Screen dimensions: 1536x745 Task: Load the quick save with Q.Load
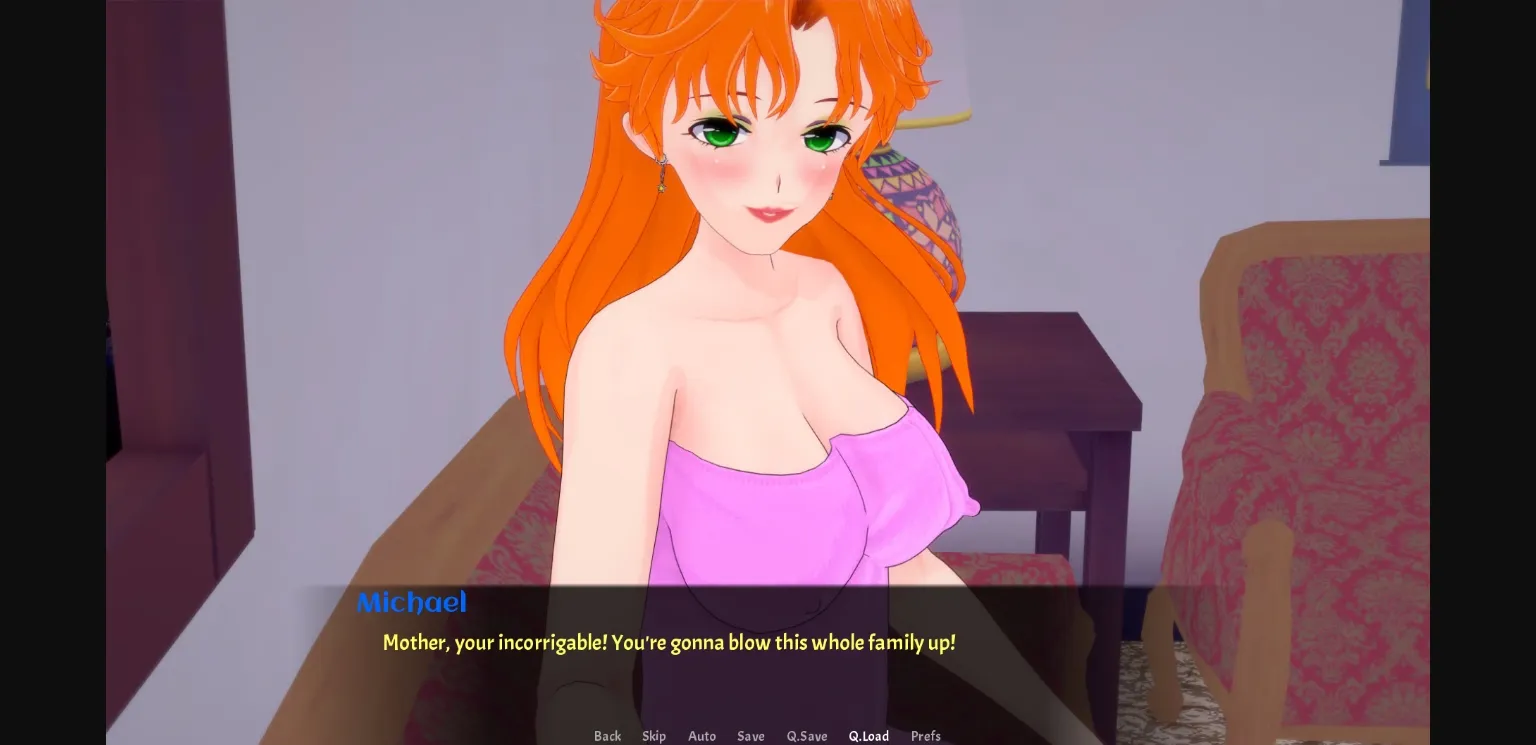click(868, 736)
